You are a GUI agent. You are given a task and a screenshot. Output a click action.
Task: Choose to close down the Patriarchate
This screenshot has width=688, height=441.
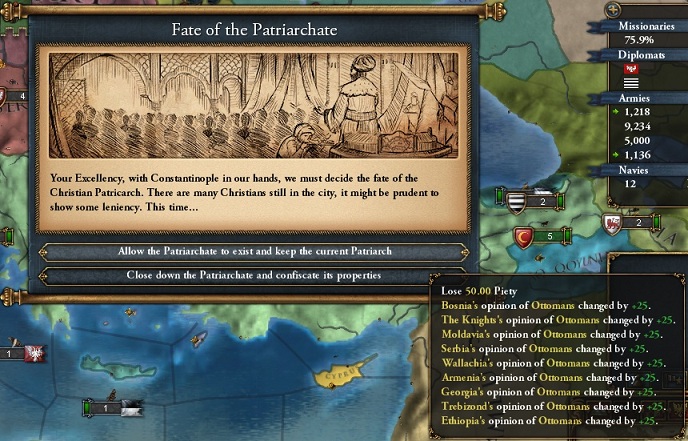(253, 275)
